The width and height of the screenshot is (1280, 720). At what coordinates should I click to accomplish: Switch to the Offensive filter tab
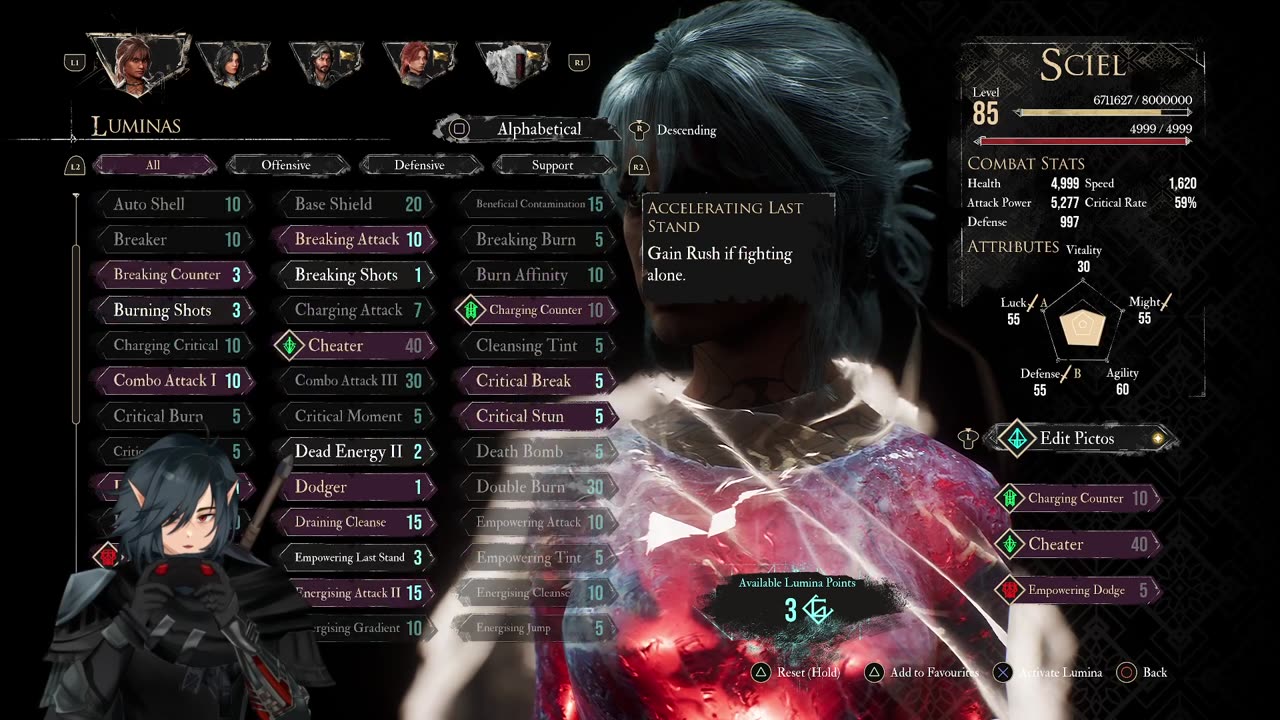tap(286, 165)
